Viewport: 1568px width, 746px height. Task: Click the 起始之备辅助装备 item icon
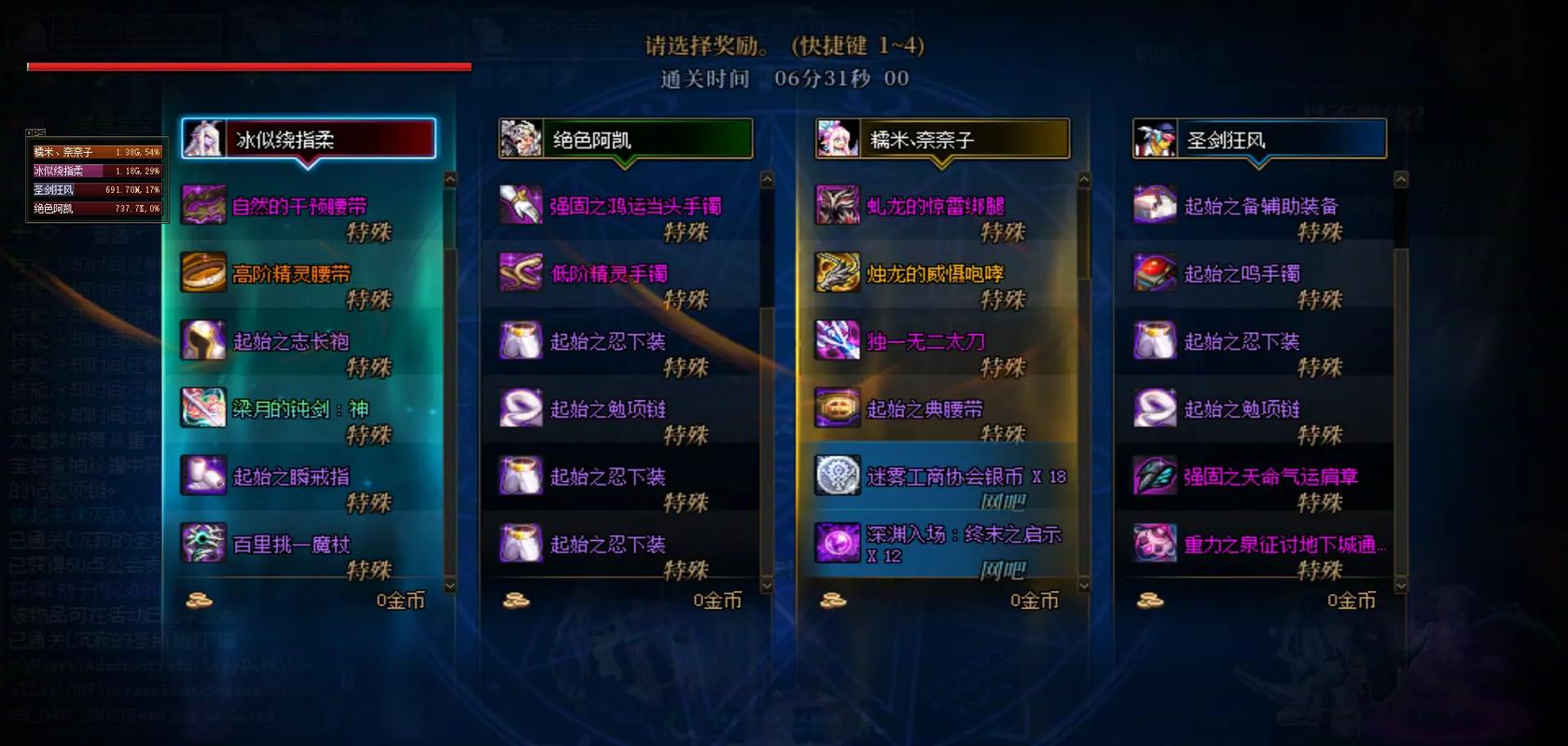tap(1155, 206)
